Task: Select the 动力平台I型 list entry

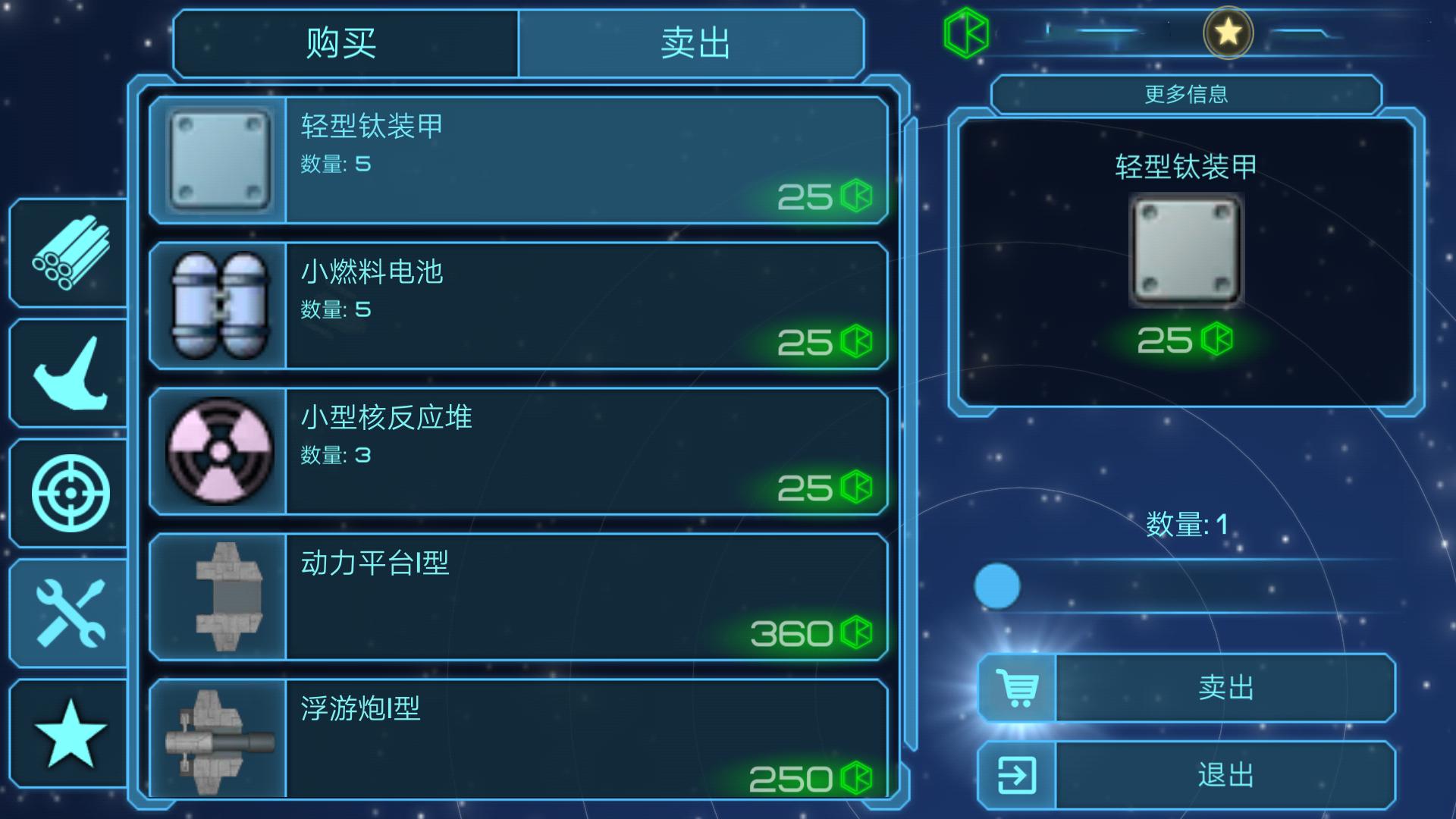Action: point(522,598)
